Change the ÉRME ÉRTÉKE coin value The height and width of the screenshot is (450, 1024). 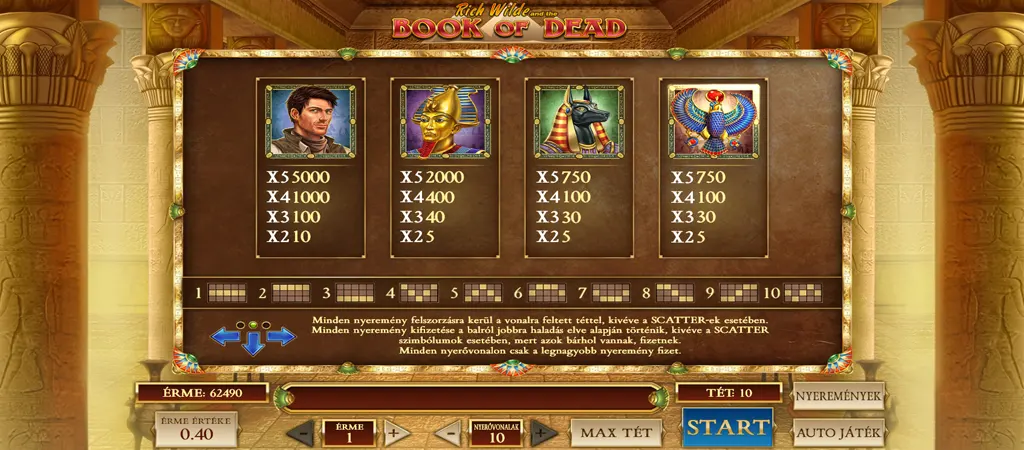(196, 429)
